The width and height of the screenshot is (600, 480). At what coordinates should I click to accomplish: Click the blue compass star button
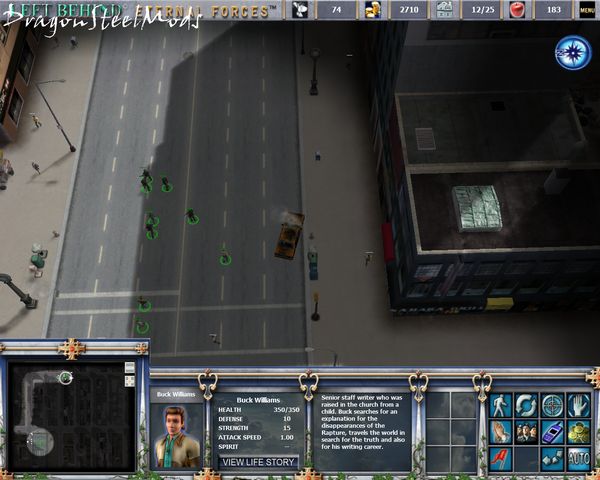573,52
